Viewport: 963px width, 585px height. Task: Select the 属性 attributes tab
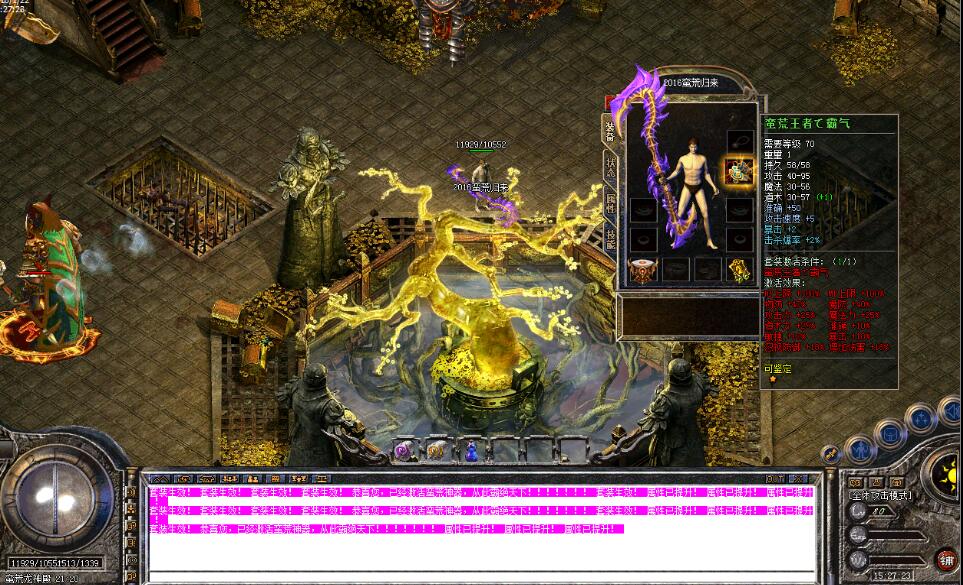609,203
